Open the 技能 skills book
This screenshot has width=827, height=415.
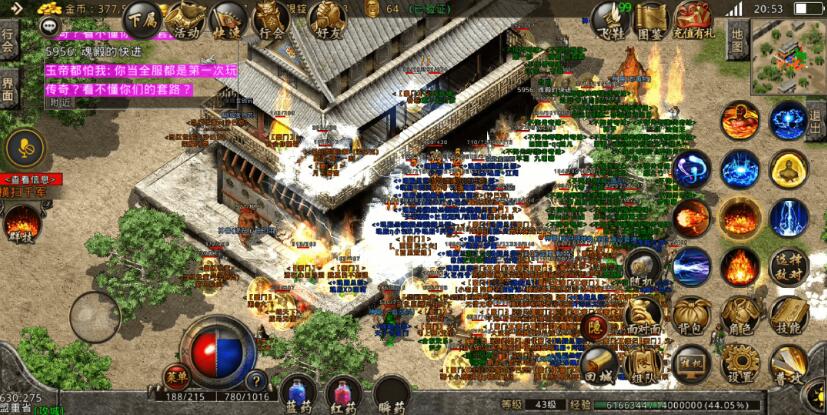[x=789, y=315]
